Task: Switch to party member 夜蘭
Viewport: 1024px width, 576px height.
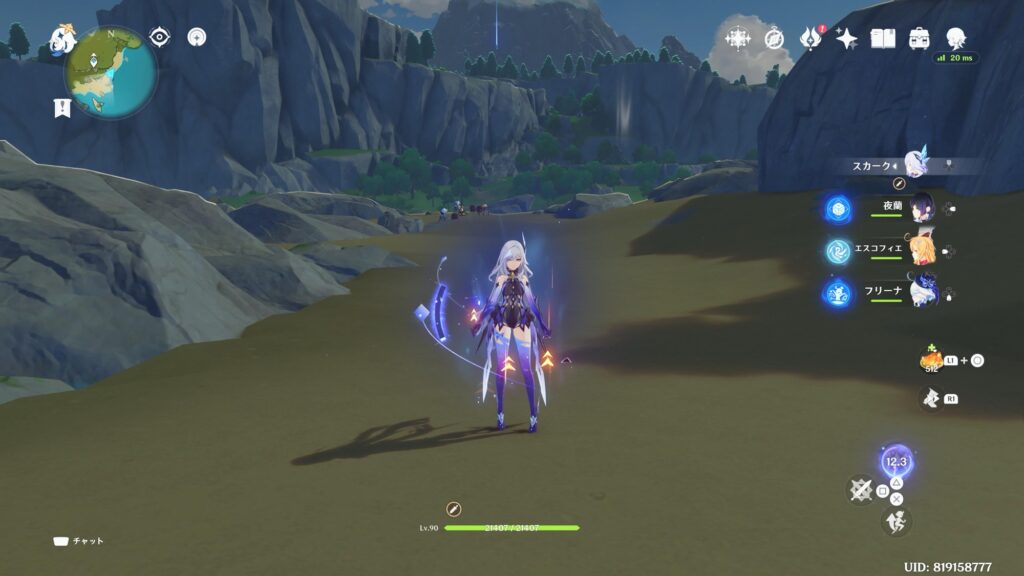Action: click(x=921, y=207)
